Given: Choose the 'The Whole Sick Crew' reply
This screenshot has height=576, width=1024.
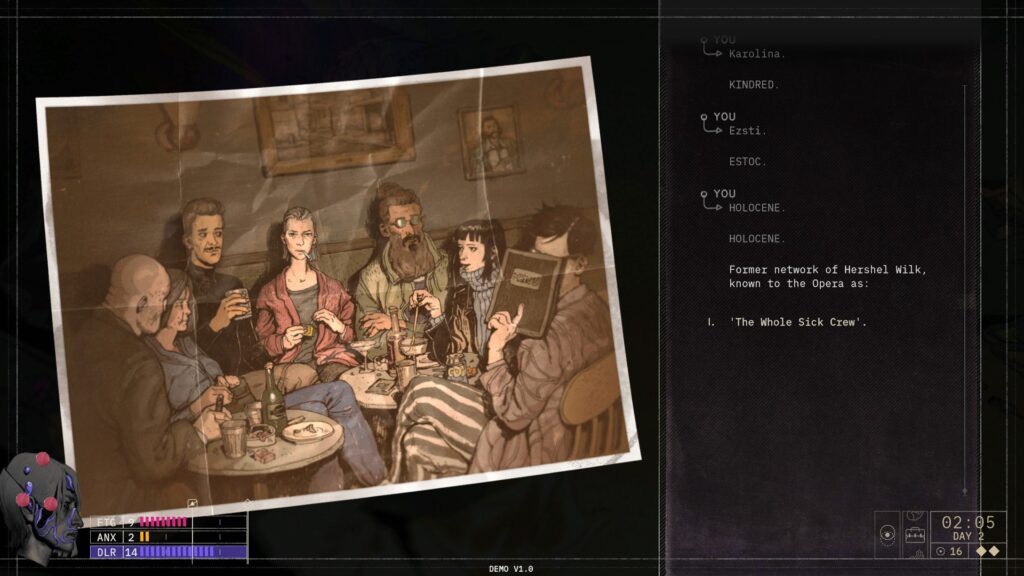Looking at the screenshot, I should click(x=797, y=322).
